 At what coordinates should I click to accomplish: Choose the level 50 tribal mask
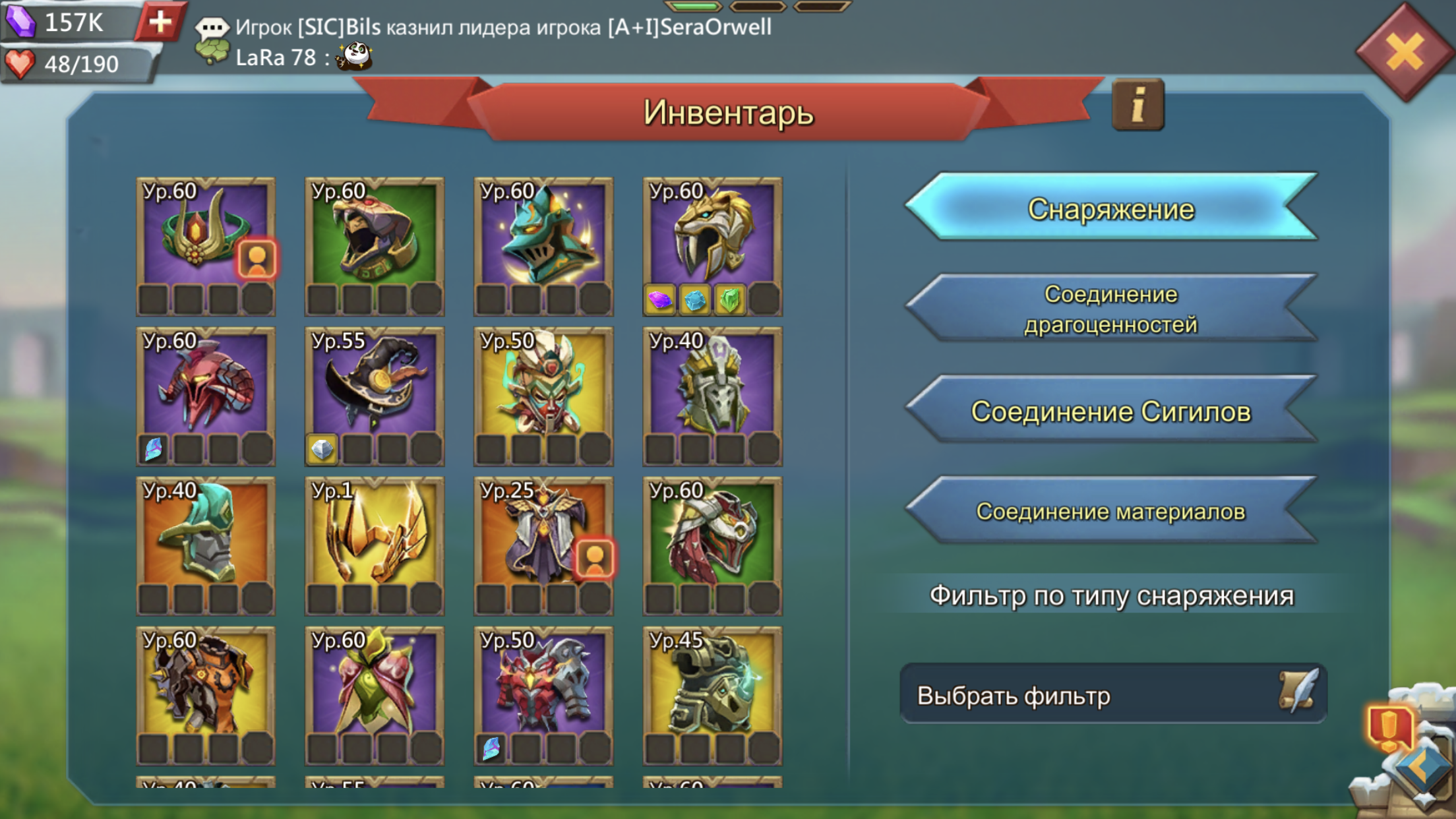click(543, 396)
